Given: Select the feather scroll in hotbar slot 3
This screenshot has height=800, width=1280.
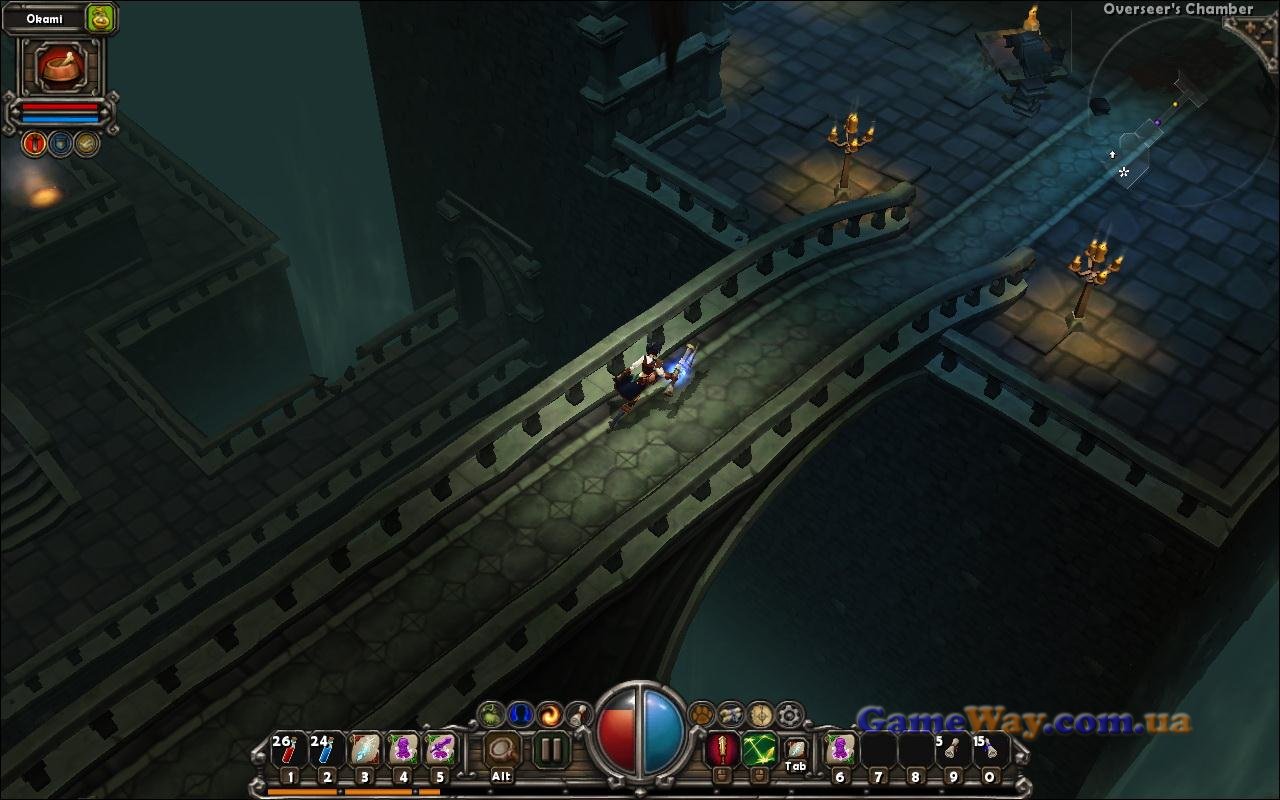Looking at the screenshot, I should pos(364,750).
